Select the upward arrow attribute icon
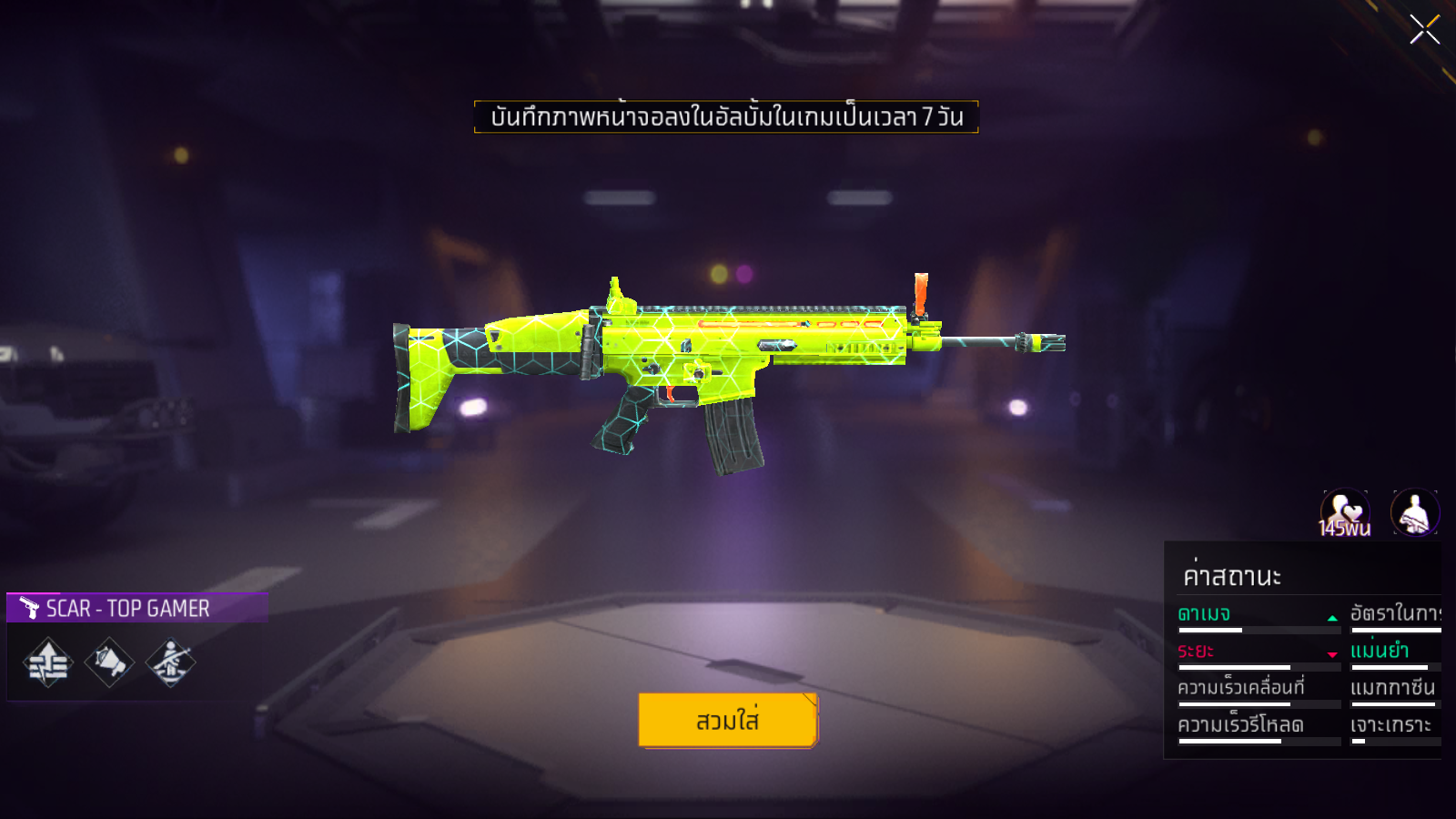Screen dimensions: 1456x819 point(48,662)
